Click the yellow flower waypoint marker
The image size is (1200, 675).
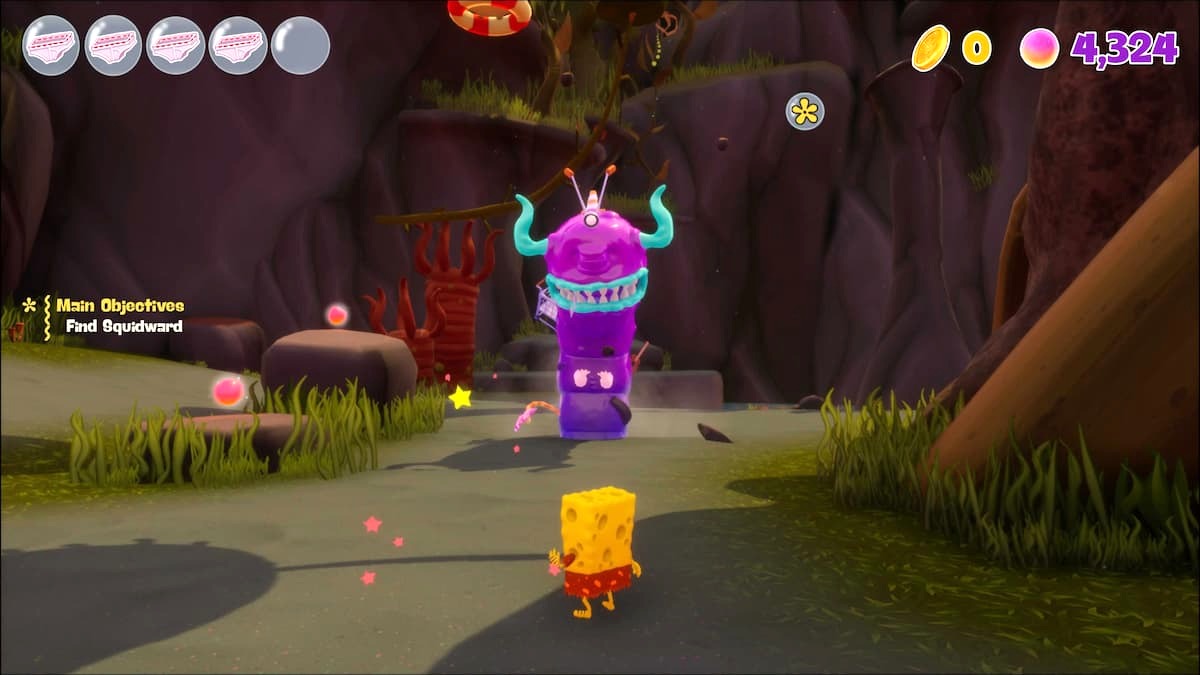pyautogui.click(x=805, y=111)
